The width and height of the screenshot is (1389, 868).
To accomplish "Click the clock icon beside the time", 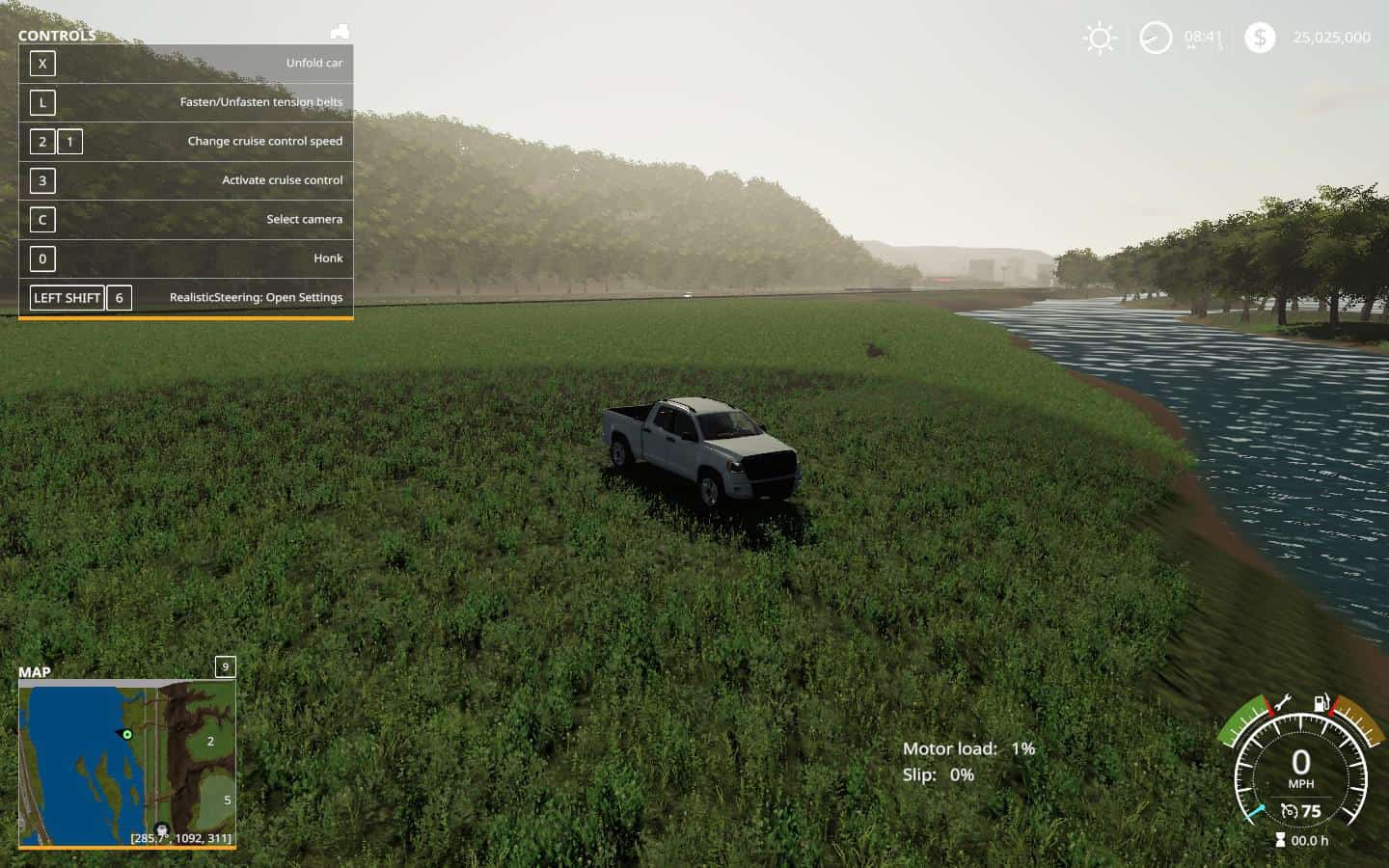I will point(1156,39).
